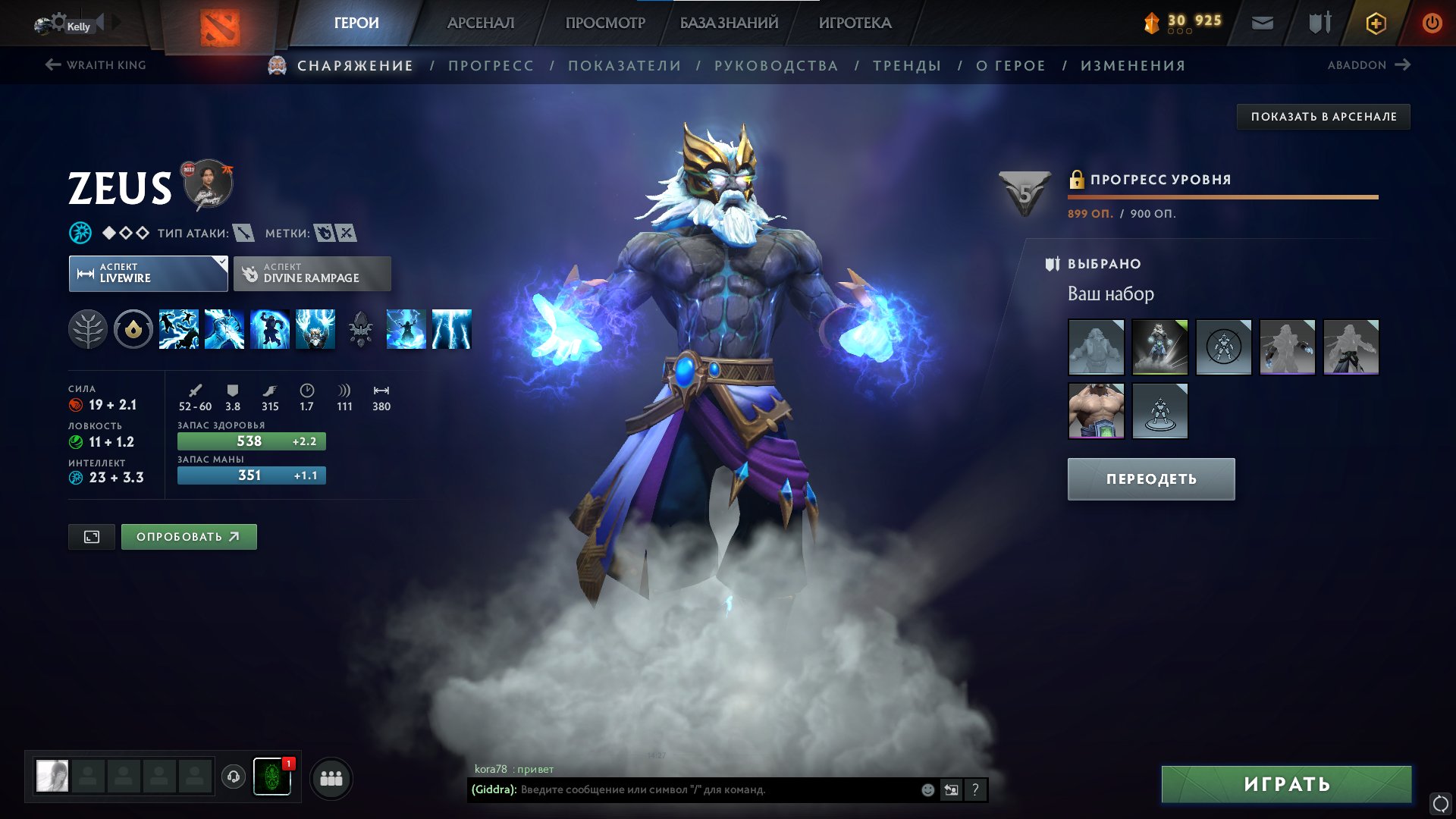Click the green ОПРОБОВАТЬ button
Screen dimensions: 1456x819
[187, 536]
